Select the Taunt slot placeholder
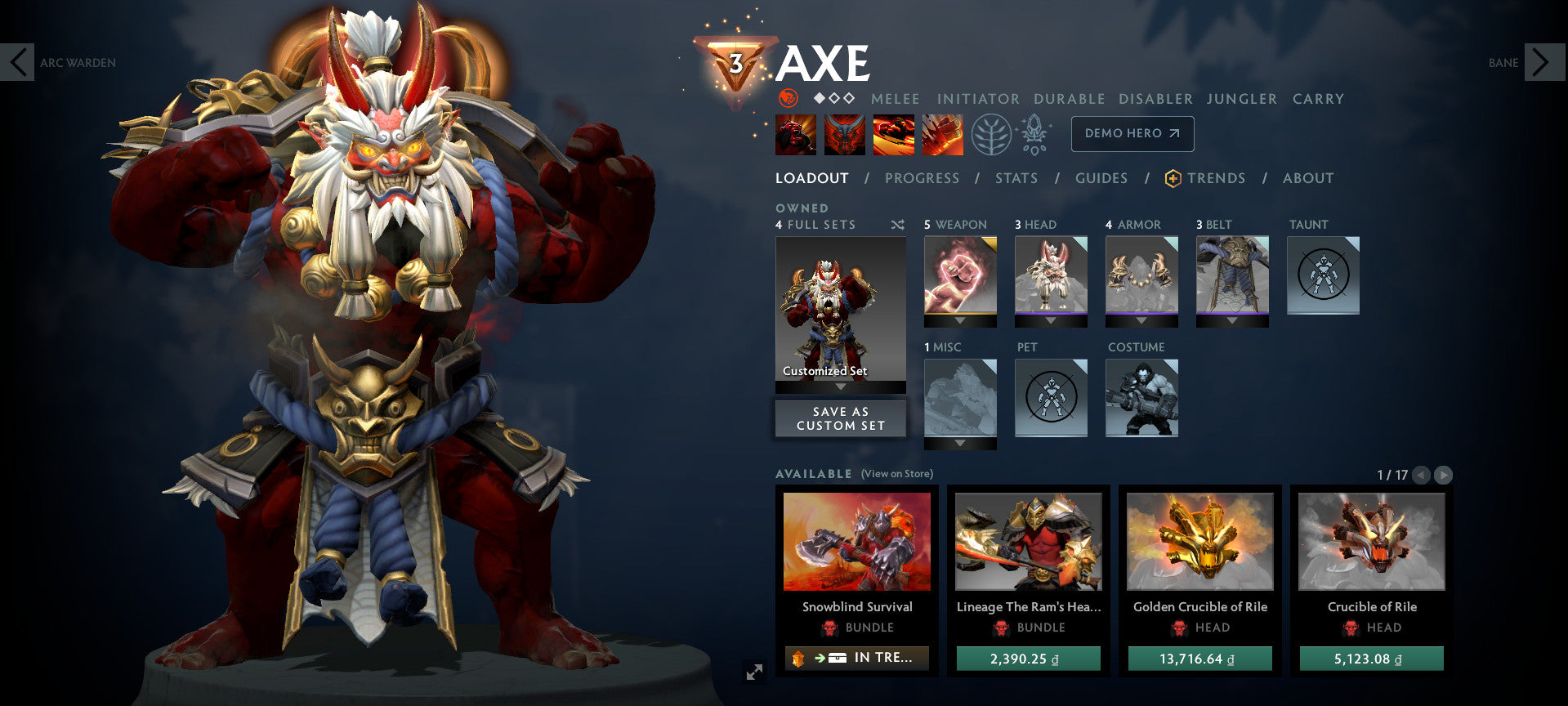This screenshot has height=706, width=1568. click(x=1322, y=275)
